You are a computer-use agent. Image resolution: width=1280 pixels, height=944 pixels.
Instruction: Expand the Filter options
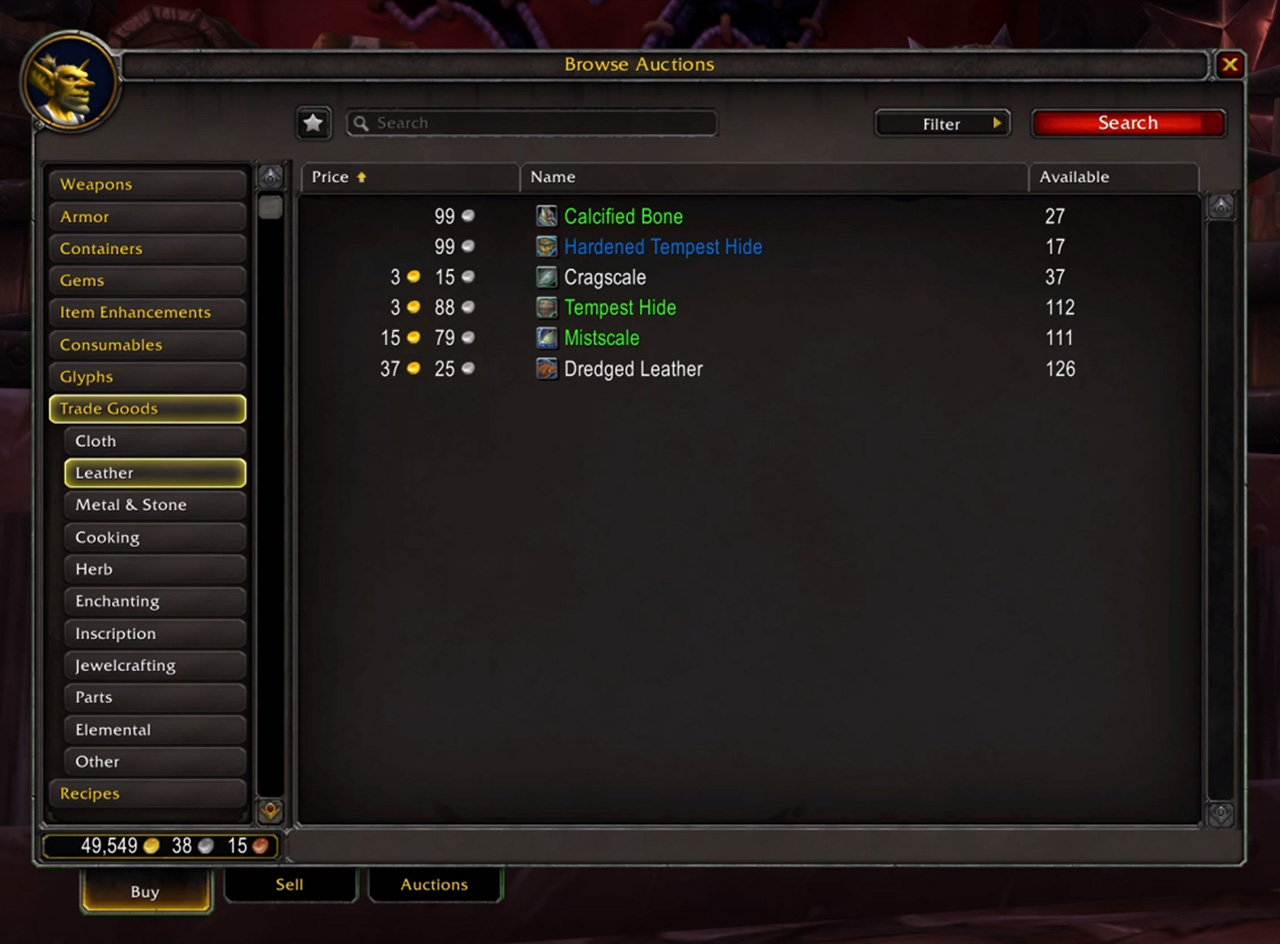pos(941,123)
